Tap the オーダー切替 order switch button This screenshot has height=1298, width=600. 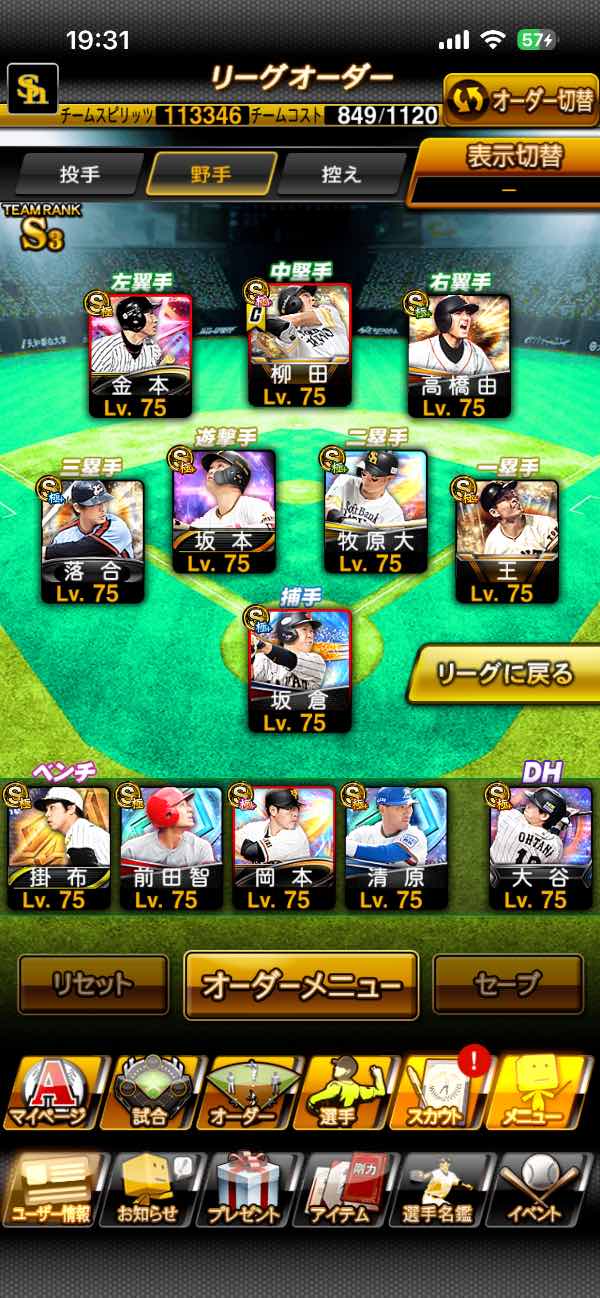520,101
